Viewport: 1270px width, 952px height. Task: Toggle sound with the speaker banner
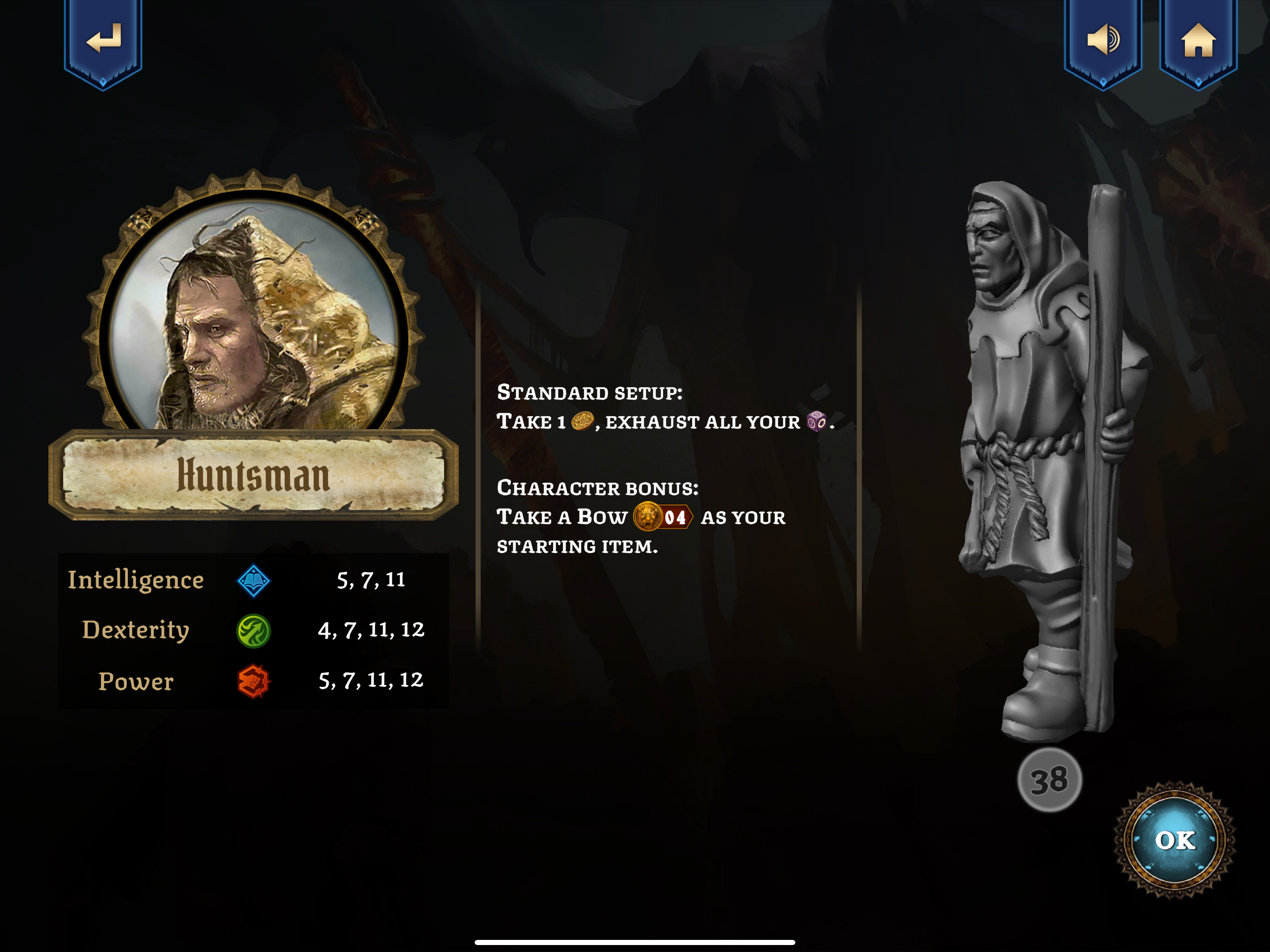[x=1103, y=40]
